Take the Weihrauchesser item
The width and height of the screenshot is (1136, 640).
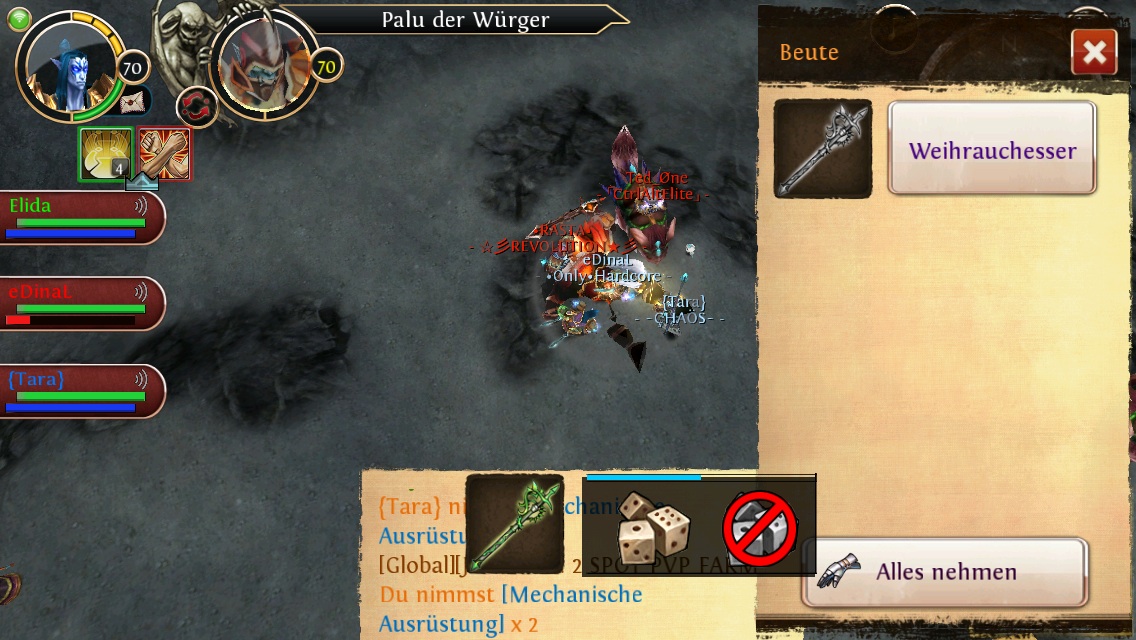point(992,150)
